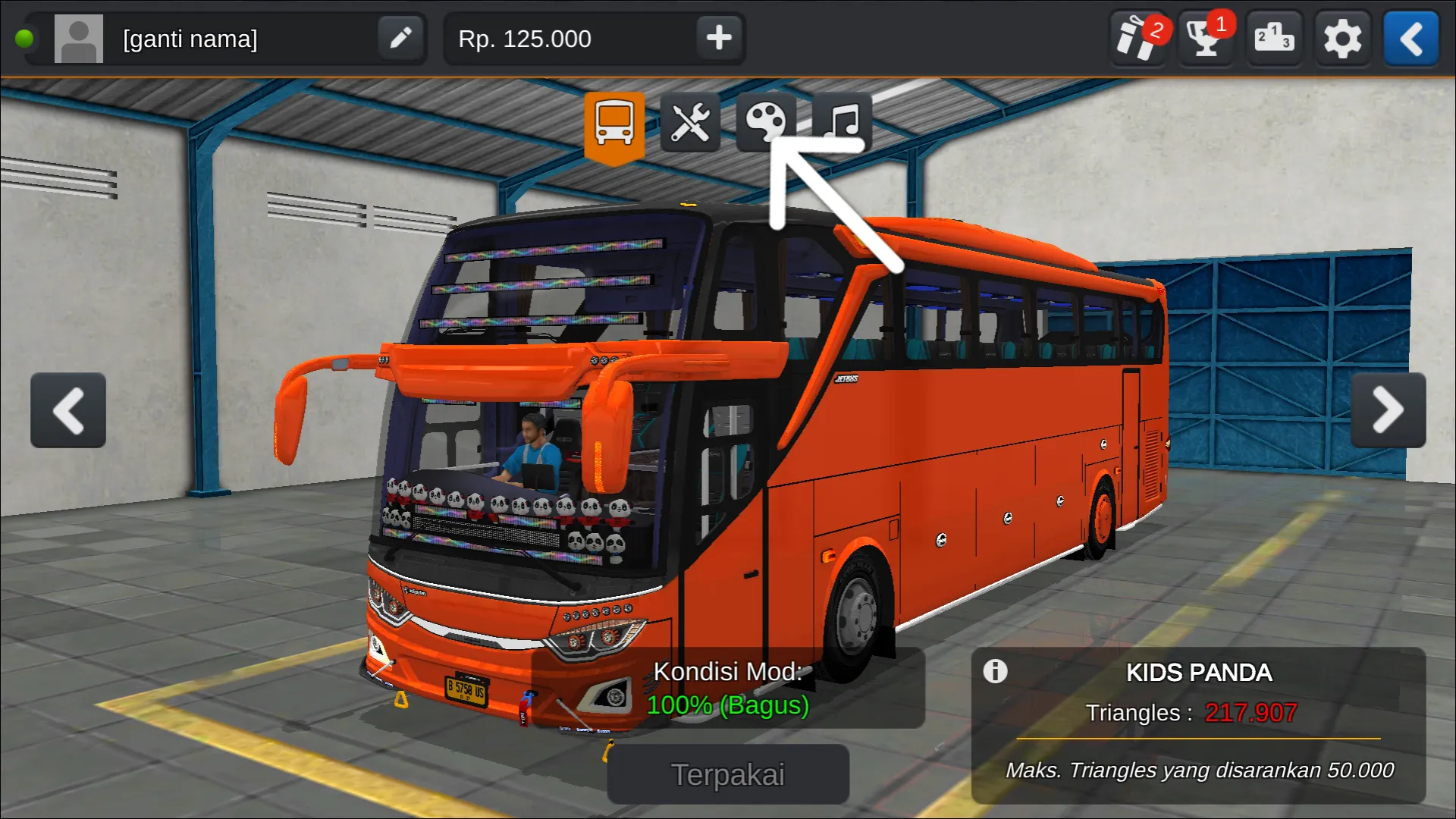This screenshot has height=819, width=1456.
Task: Open the paint palette livery tab
Action: [765, 121]
